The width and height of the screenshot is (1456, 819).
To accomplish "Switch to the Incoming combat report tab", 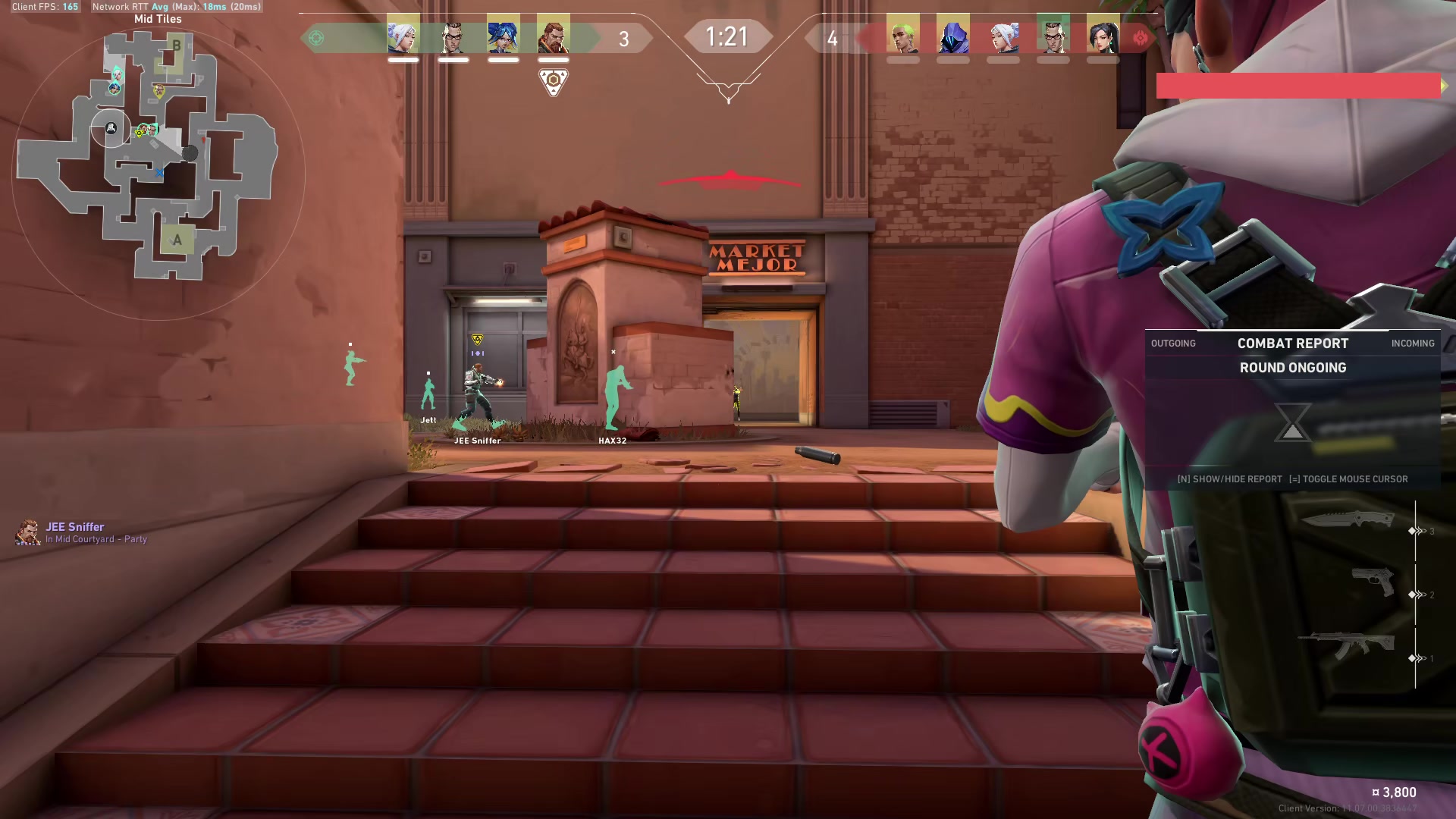I will (1412, 344).
